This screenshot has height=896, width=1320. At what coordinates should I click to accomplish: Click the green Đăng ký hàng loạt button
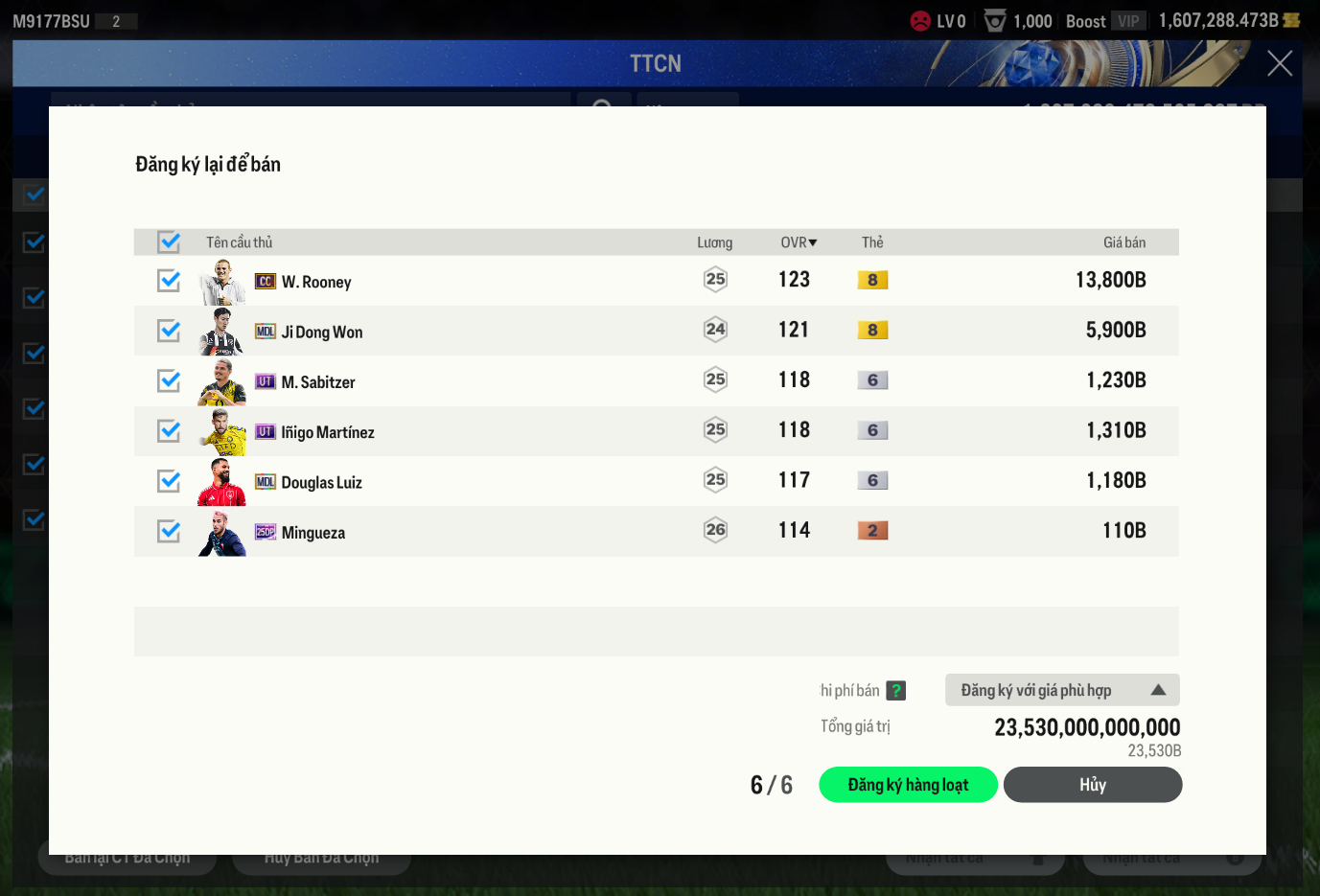[908, 785]
